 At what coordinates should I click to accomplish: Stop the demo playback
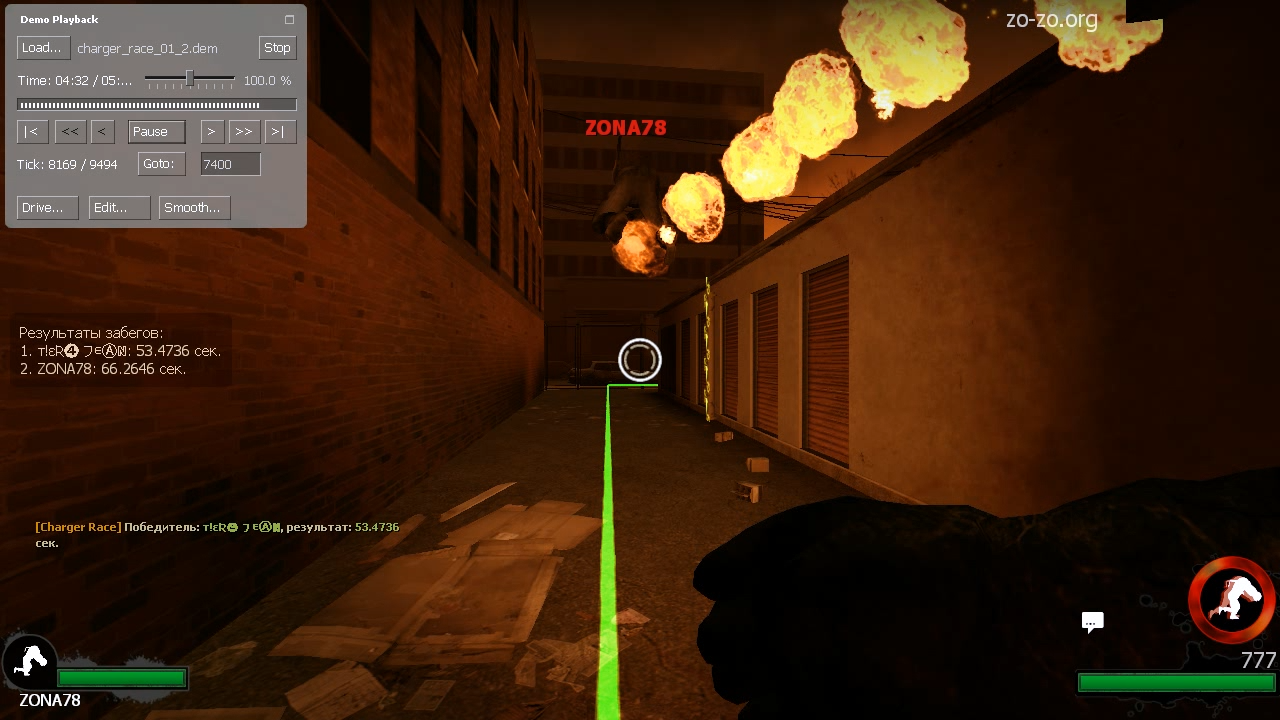tap(277, 48)
